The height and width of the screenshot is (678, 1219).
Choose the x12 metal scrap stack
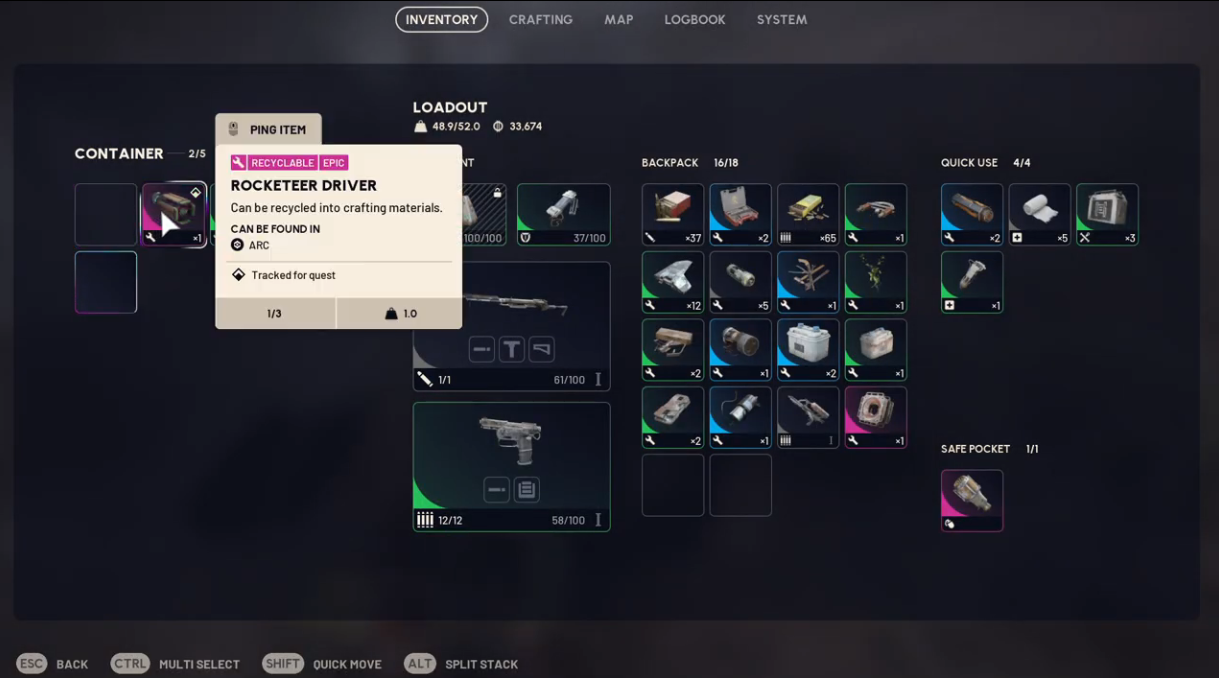click(672, 282)
